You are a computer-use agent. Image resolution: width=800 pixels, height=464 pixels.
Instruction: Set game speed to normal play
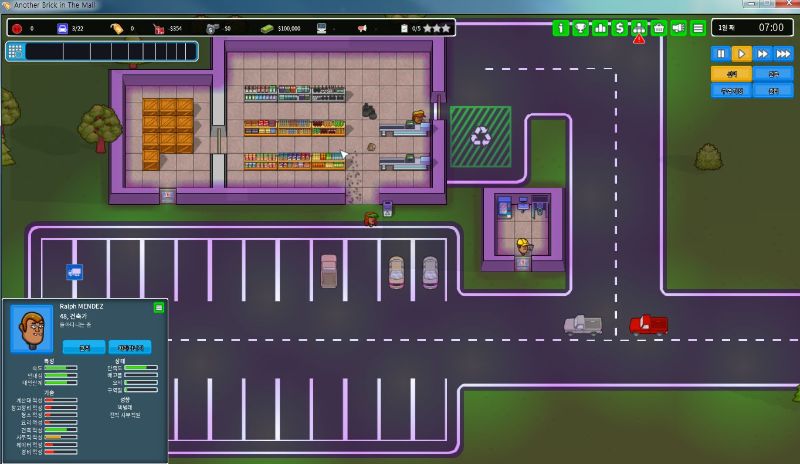coord(741,54)
